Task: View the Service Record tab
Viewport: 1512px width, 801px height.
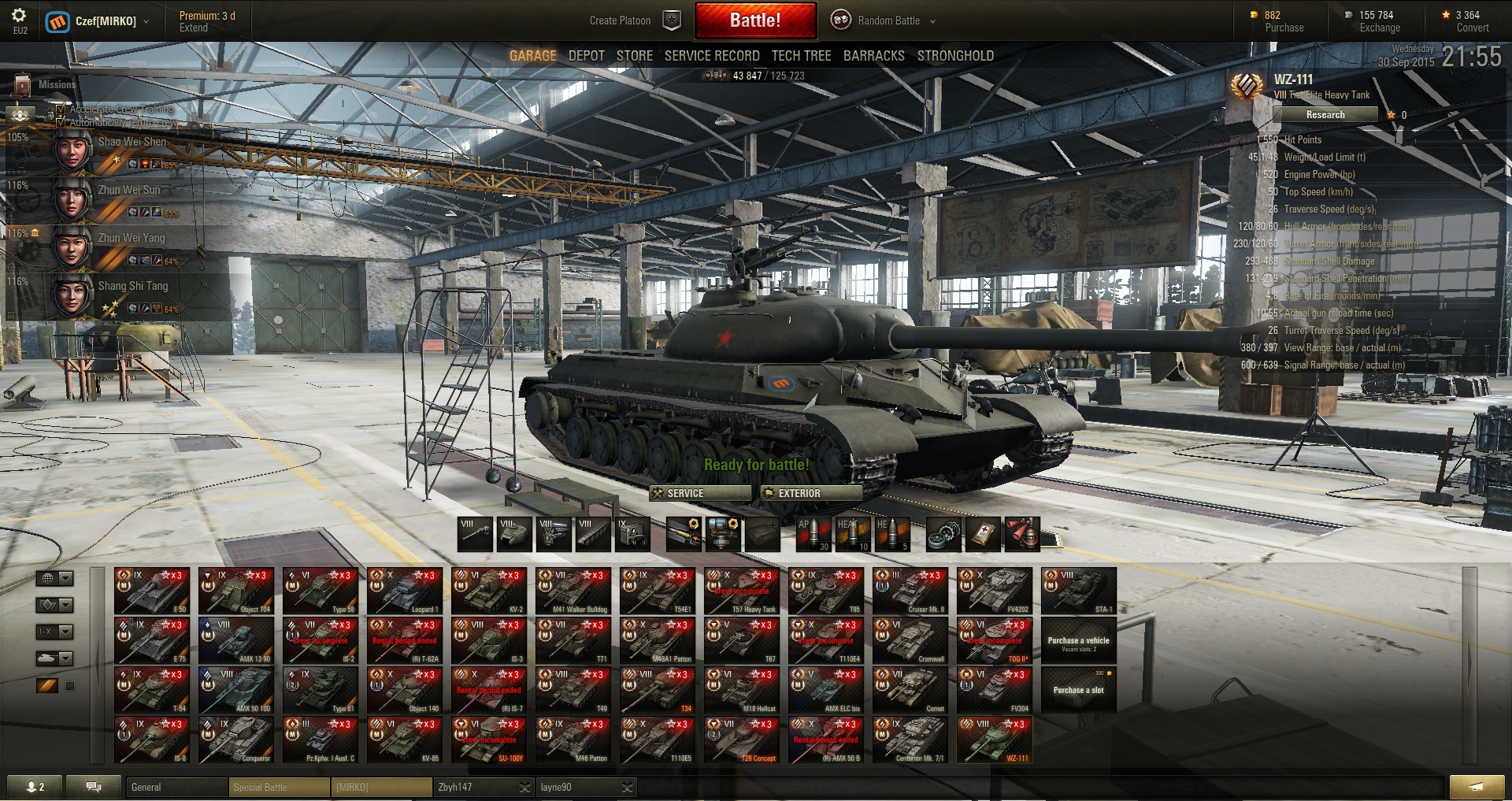Action: [x=711, y=56]
